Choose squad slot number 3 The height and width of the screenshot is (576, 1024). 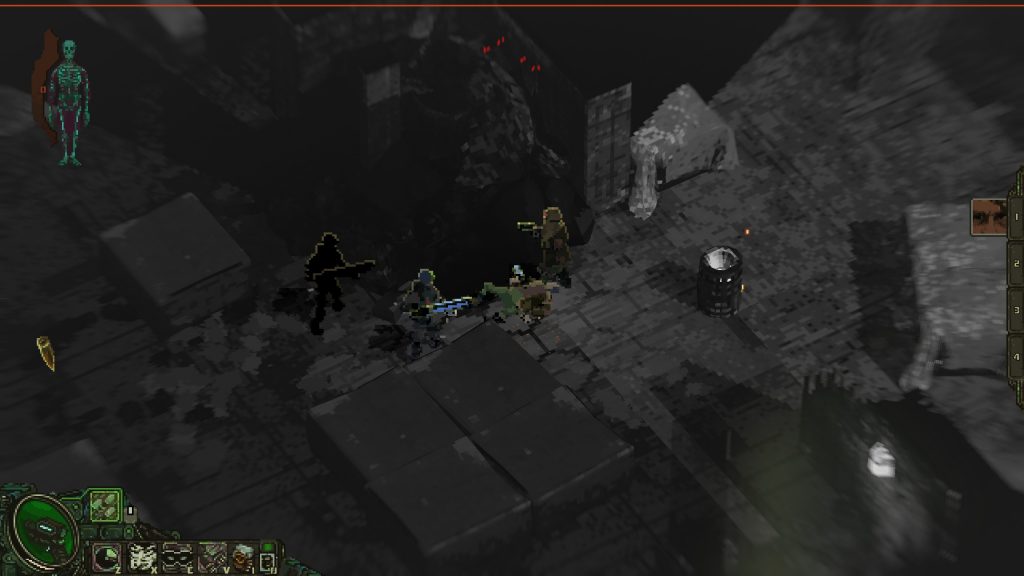[x=1014, y=309]
